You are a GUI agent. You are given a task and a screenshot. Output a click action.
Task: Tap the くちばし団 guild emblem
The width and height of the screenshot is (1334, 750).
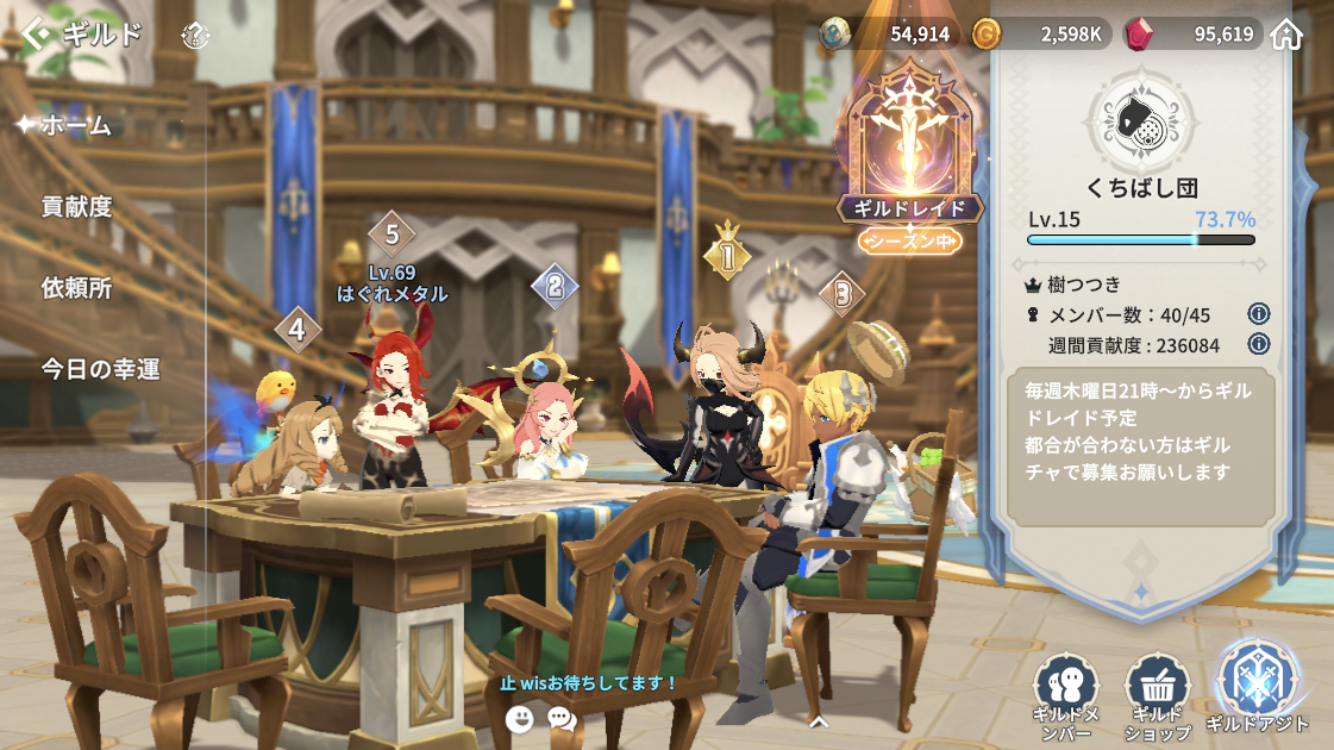tap(1141, 121)
